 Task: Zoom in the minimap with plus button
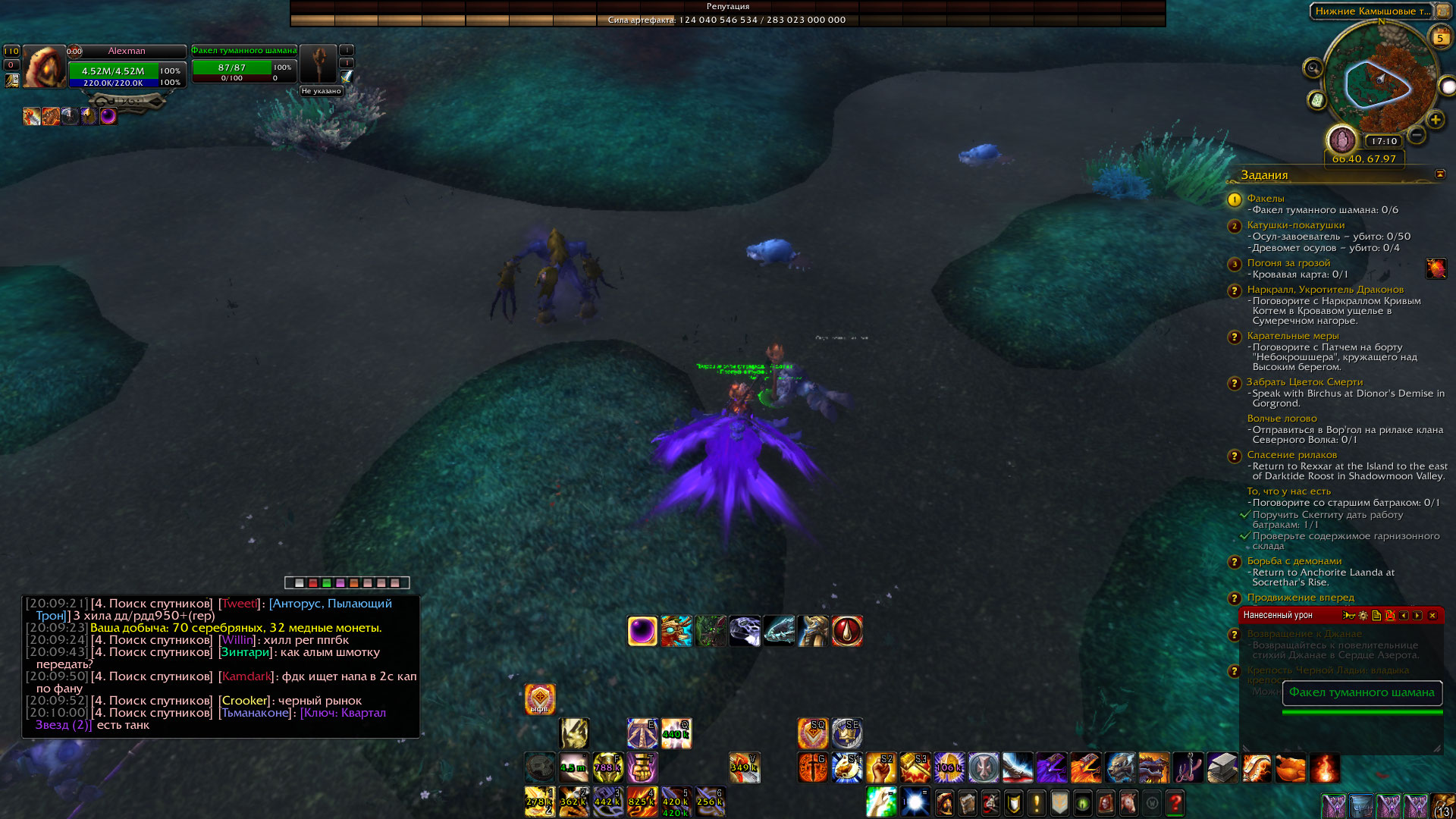pyautogui.click(x=1435, y=120)
